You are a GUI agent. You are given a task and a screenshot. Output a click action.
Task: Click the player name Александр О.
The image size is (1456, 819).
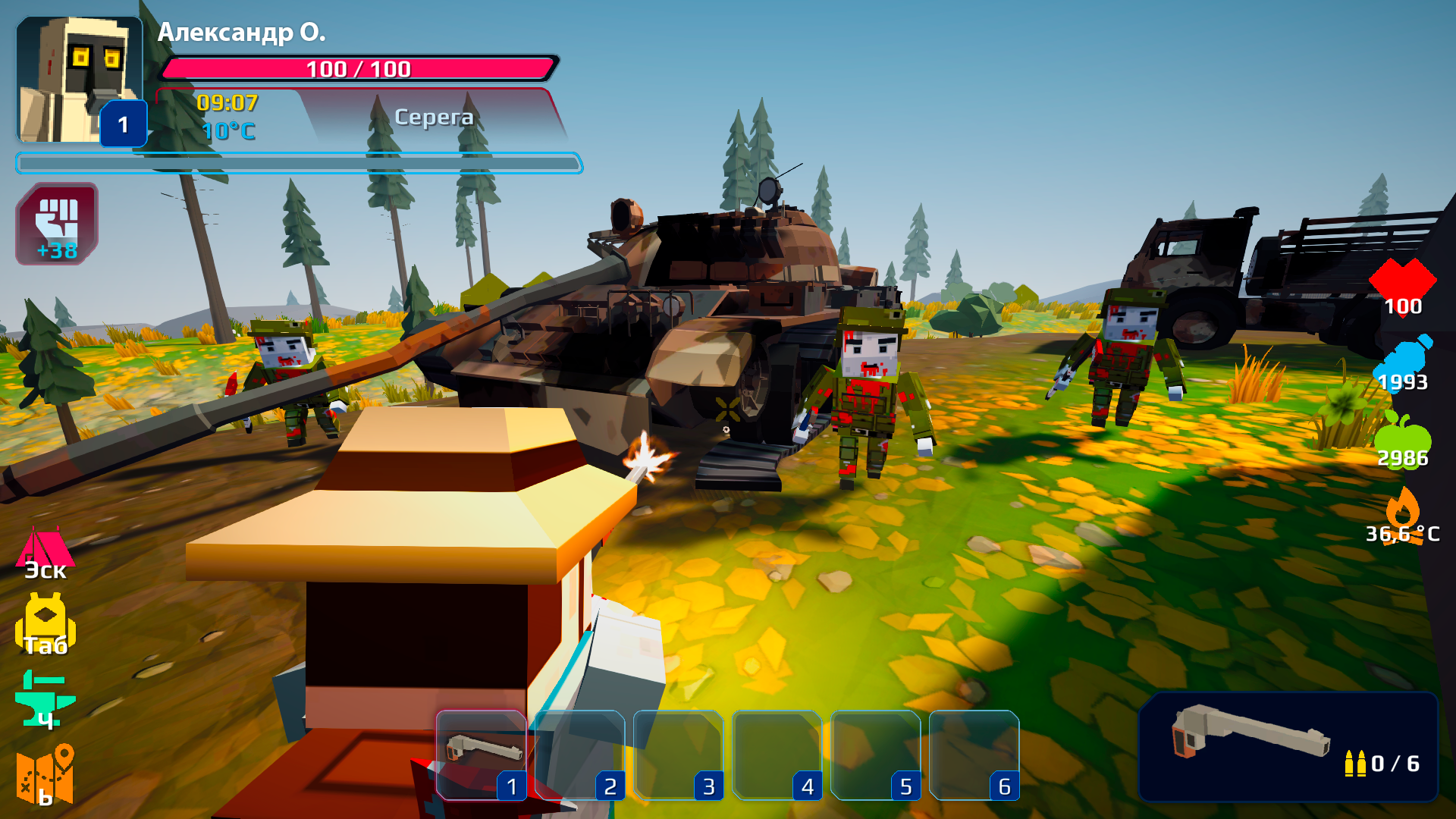coord(241,33)
